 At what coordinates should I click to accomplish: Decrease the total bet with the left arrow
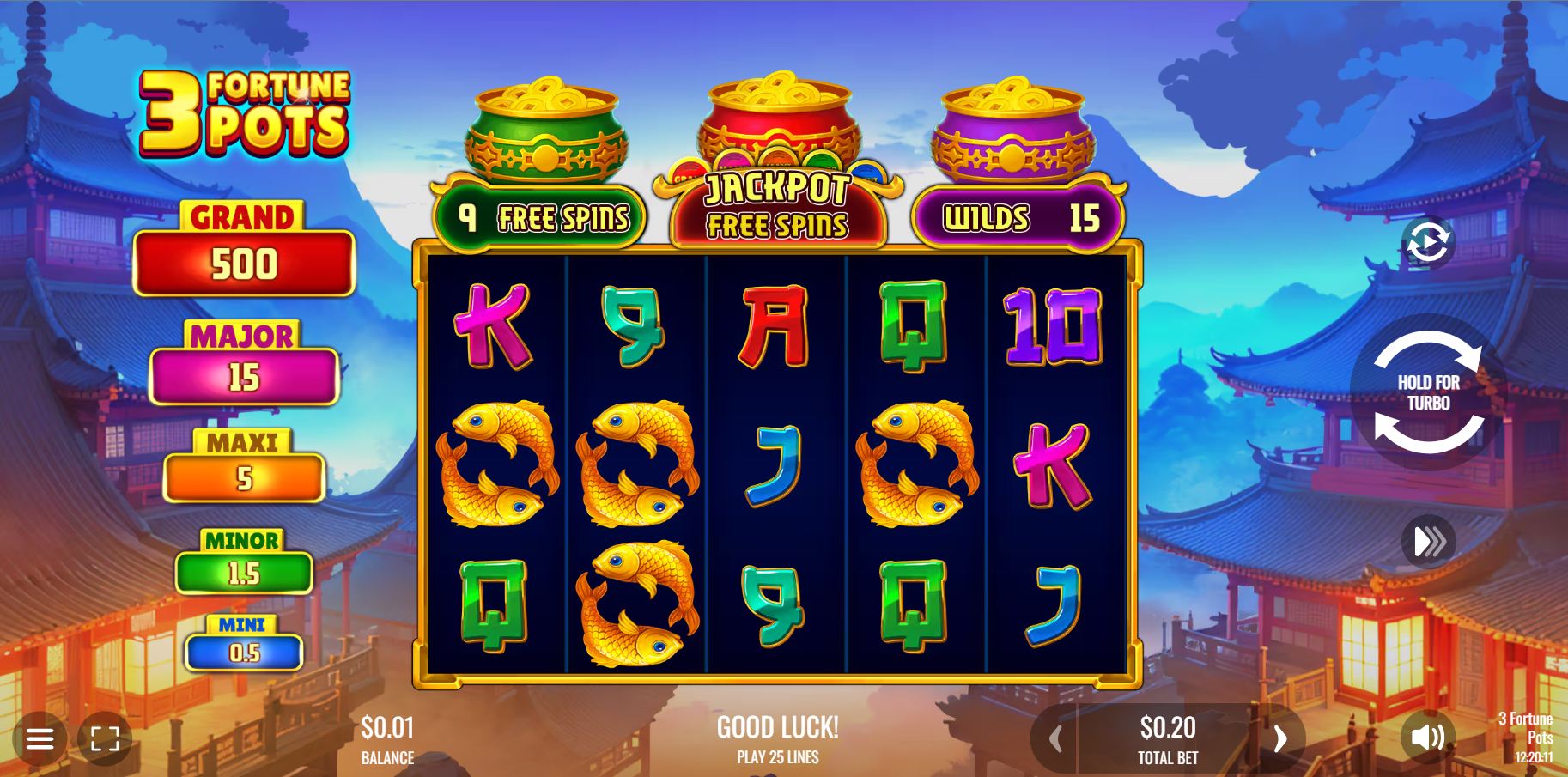[1055, 738]
